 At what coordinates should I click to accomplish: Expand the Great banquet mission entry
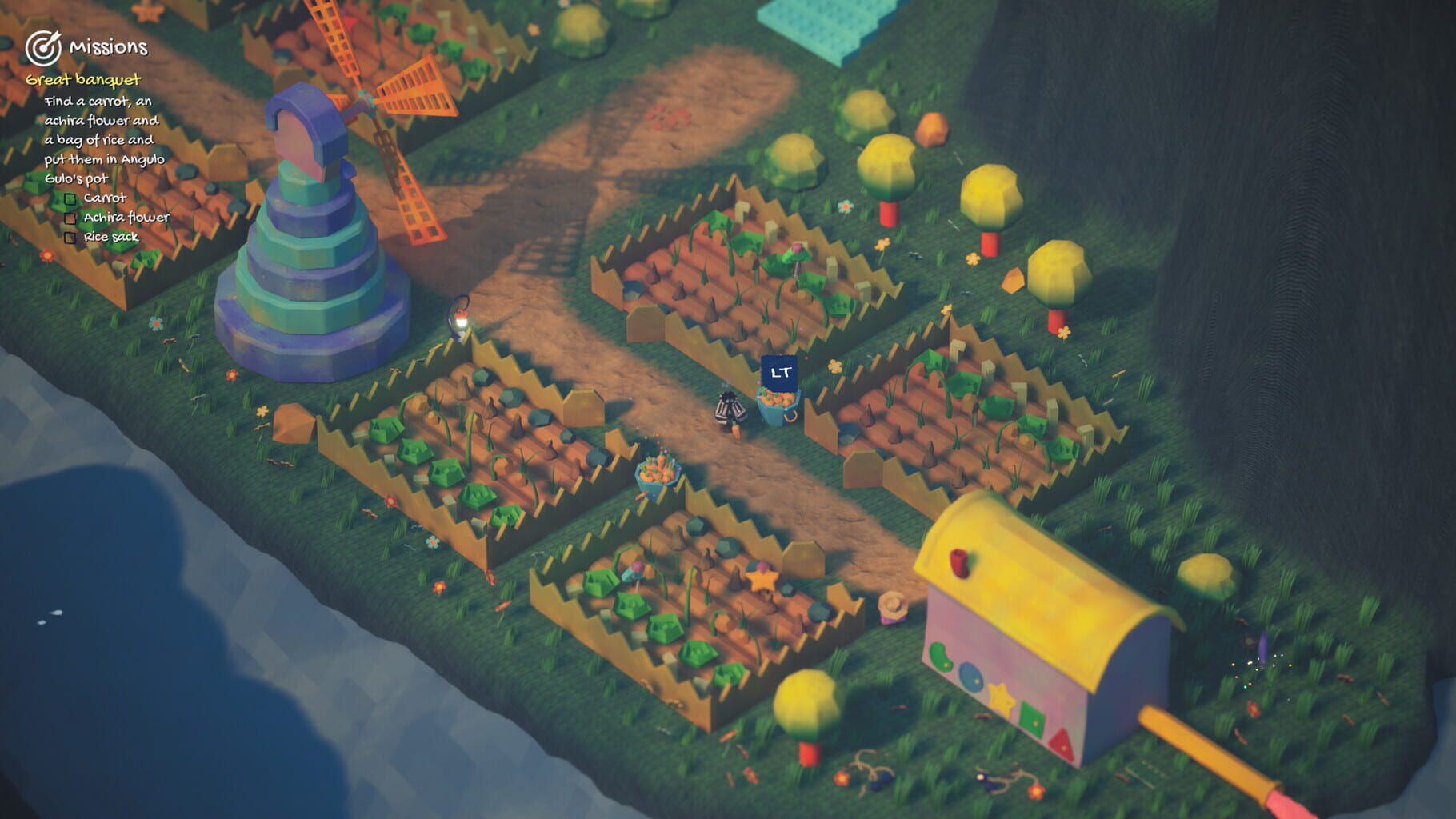[x=82, y=81]
